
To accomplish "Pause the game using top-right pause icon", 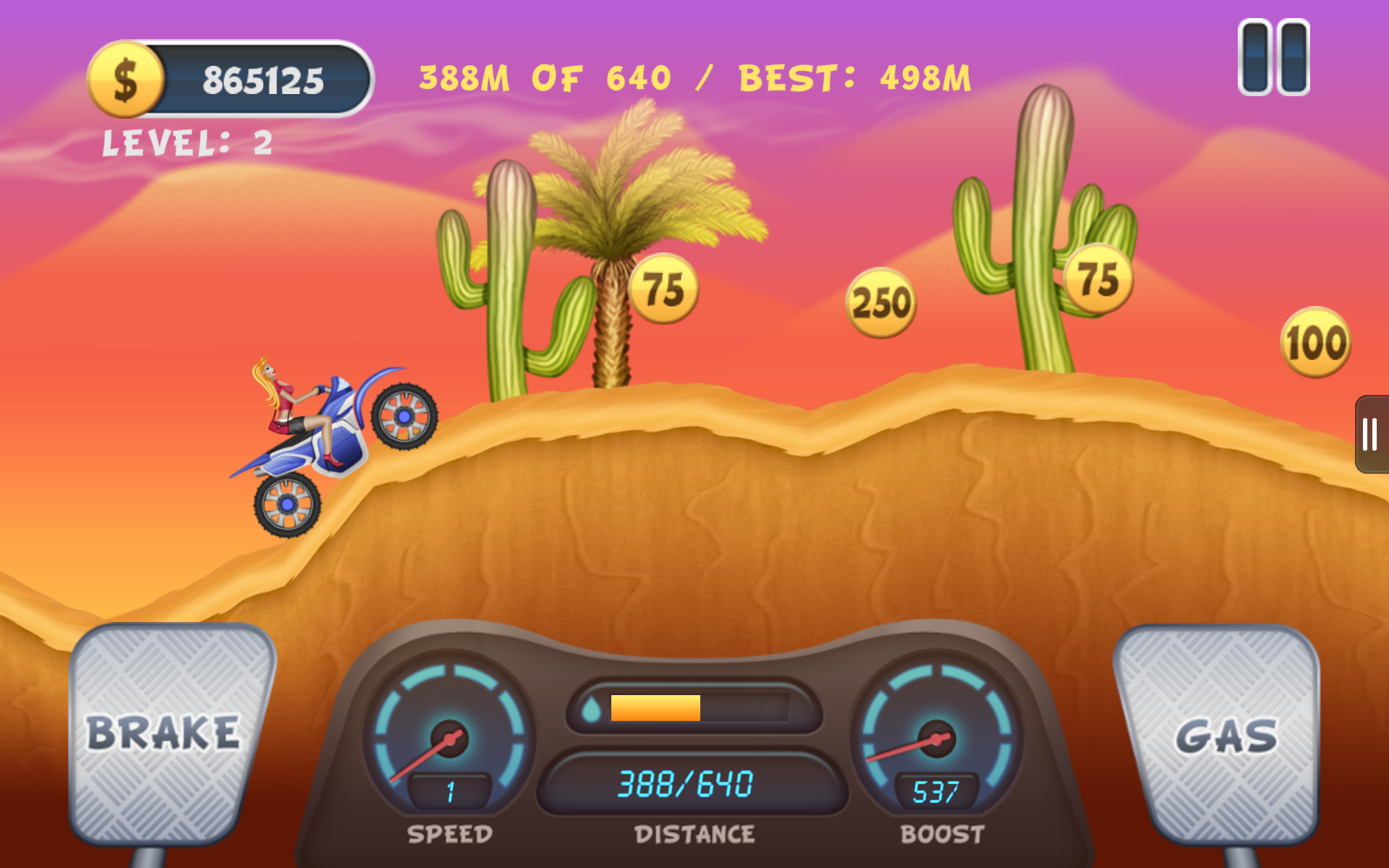I will click(1273, 56).
